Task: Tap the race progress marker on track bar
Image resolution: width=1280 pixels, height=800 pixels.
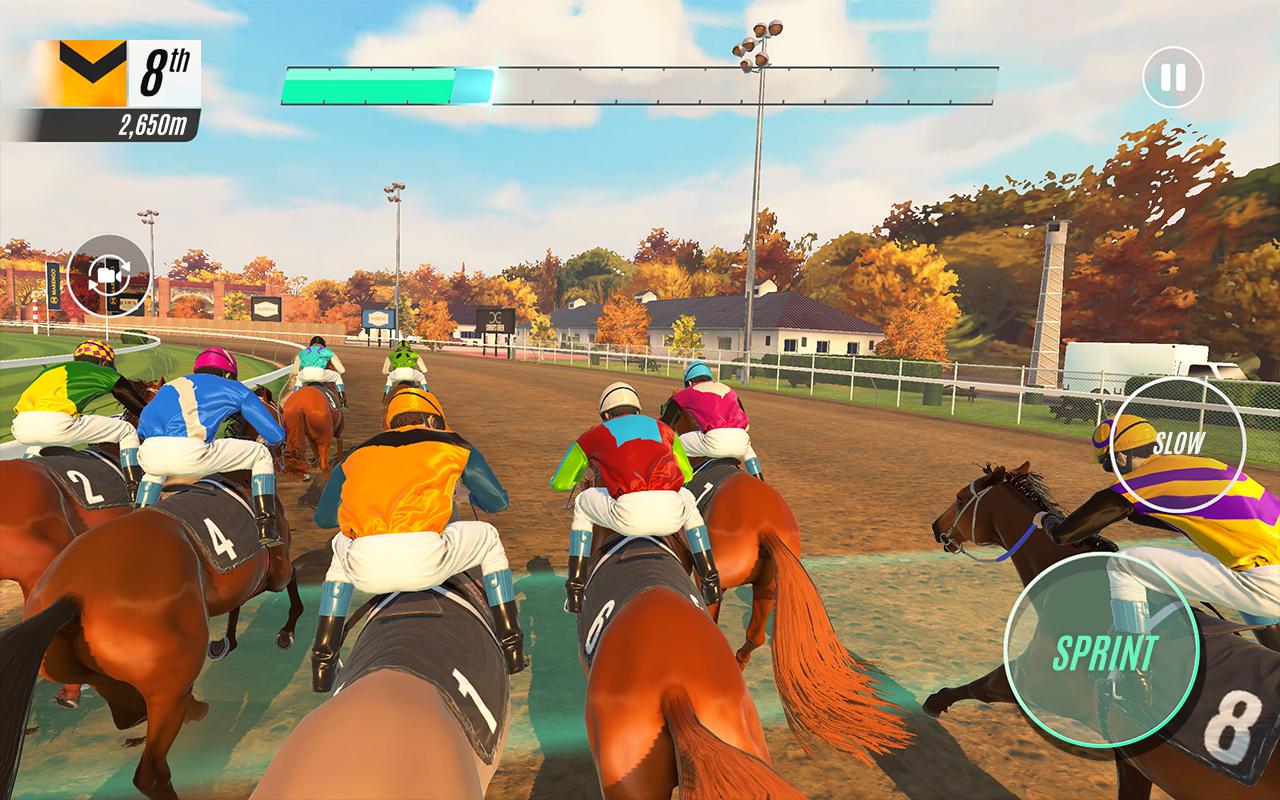Action: point(472,85)
